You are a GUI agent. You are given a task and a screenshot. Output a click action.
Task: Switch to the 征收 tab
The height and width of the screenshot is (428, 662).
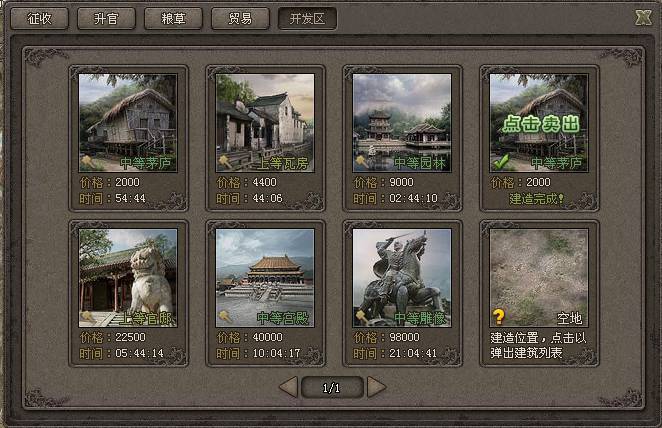tap(38, 18)
